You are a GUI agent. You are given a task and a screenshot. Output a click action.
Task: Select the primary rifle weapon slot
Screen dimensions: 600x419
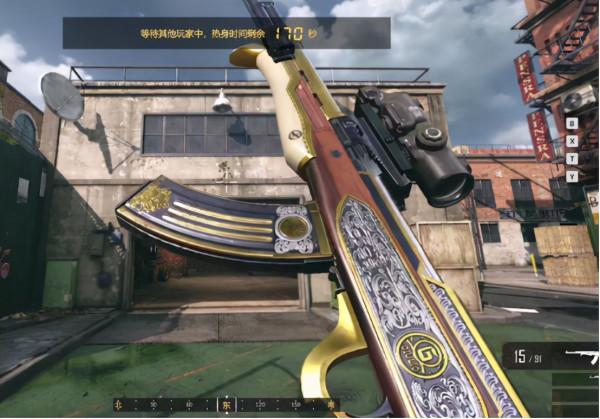(x=578, y=357)
